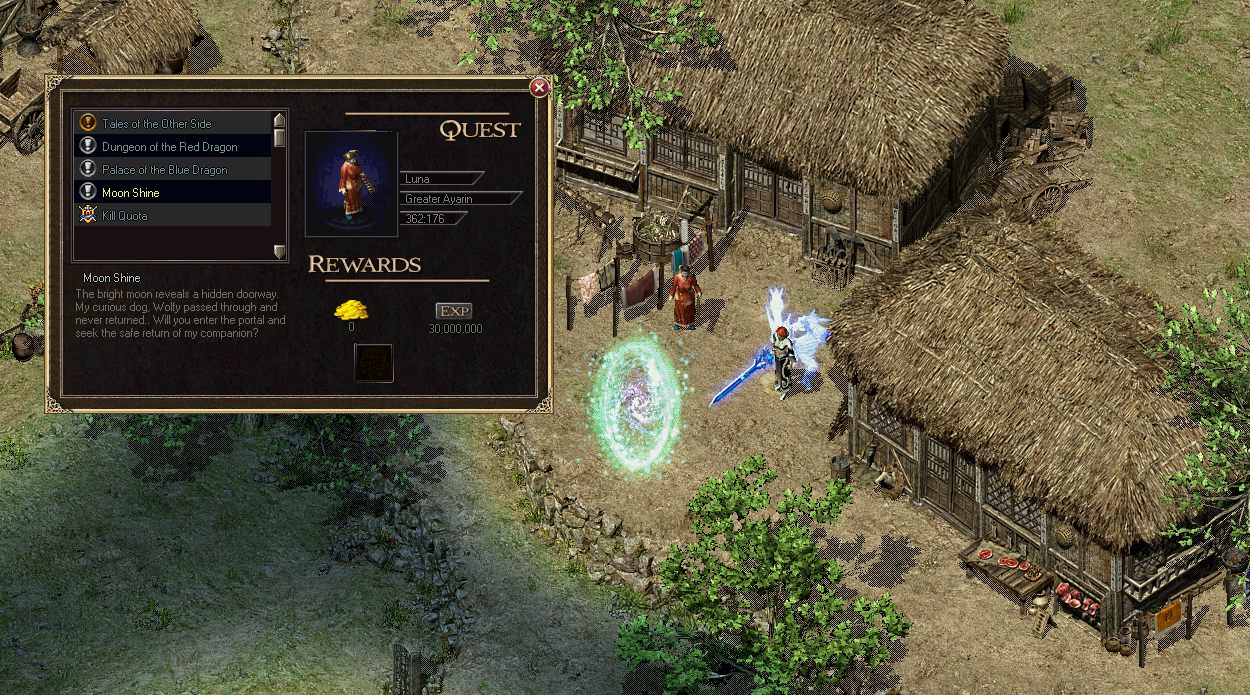
Task: Select the Tales of the Other Side quest
Action: click(156, 124)
